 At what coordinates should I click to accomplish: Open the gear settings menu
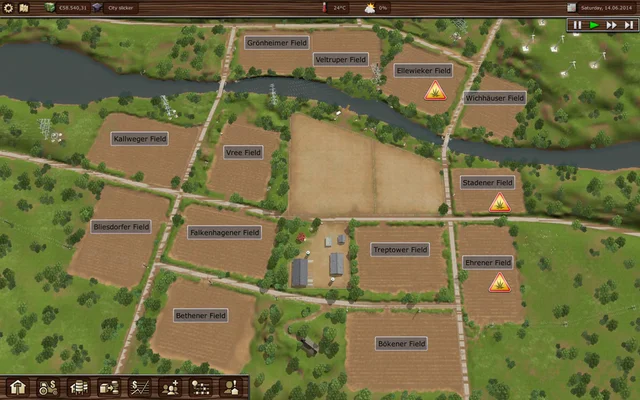click(x=8, y=7)
